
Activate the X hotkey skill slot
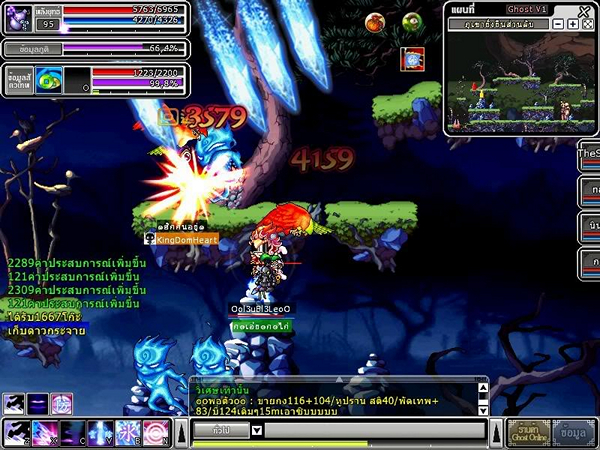(x=46, y=432)
